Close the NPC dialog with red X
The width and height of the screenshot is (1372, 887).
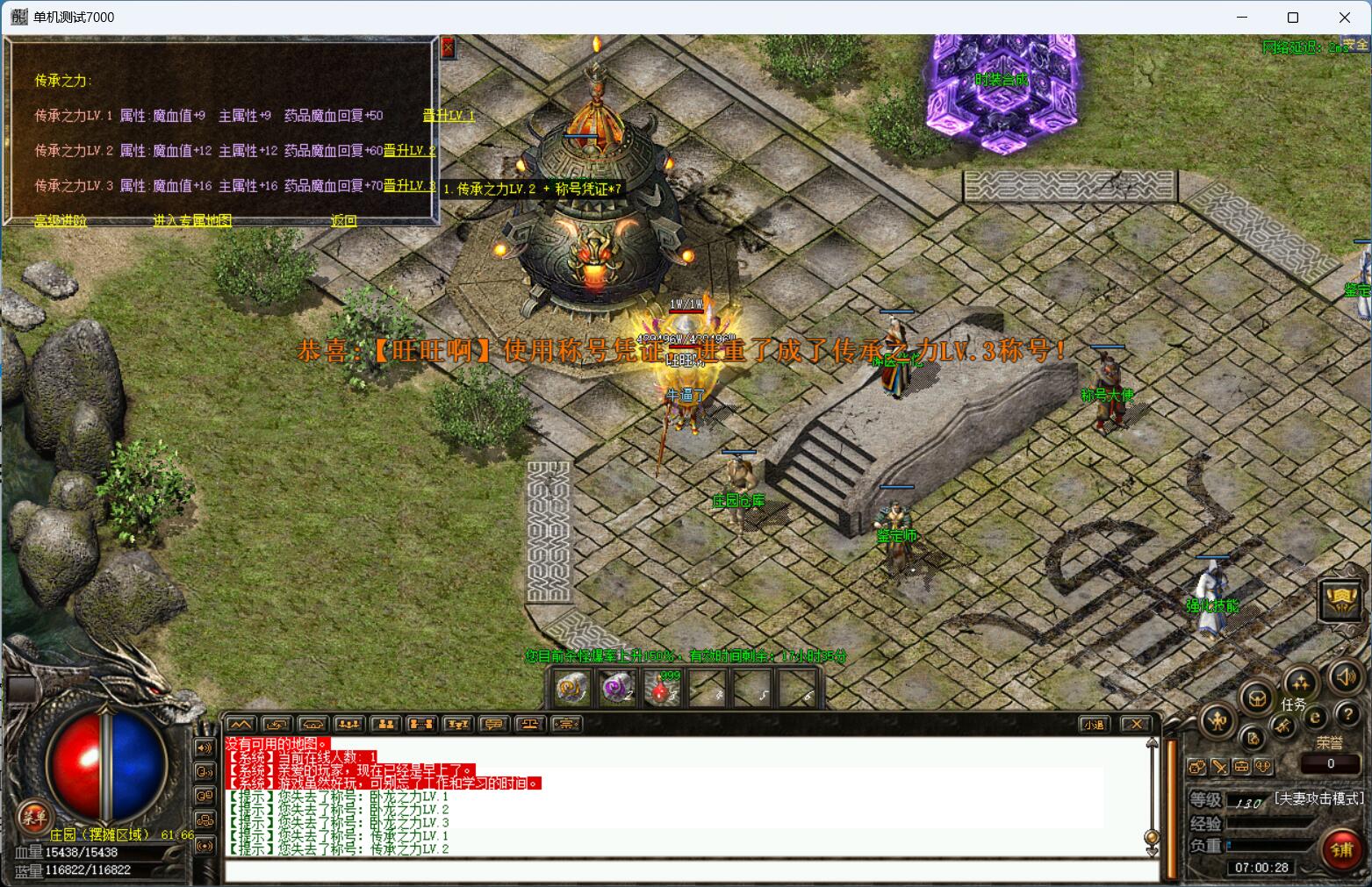[448, 47]
